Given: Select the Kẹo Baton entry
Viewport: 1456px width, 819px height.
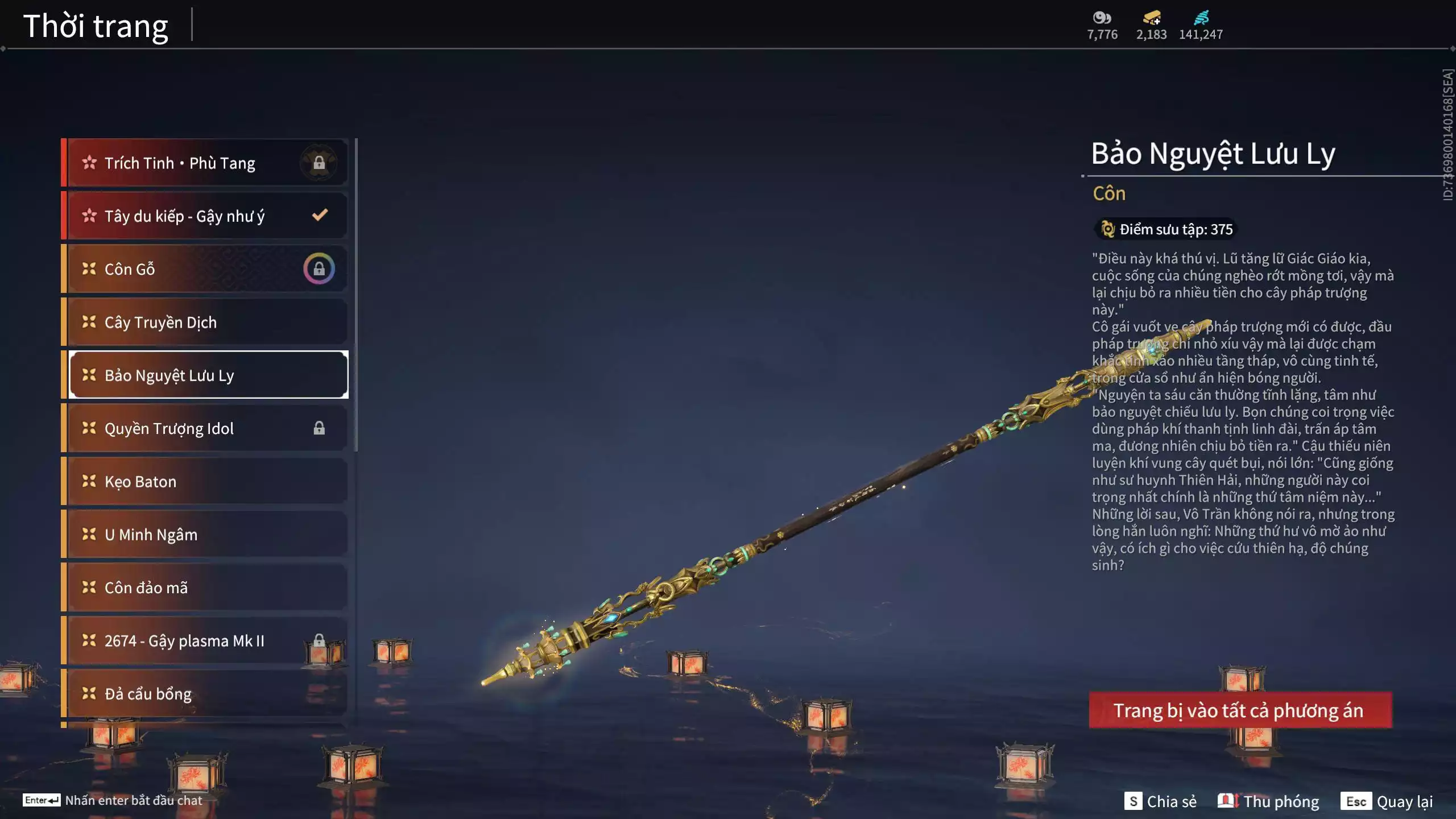Looking at the screenshot, I should [x=208, y=482].
